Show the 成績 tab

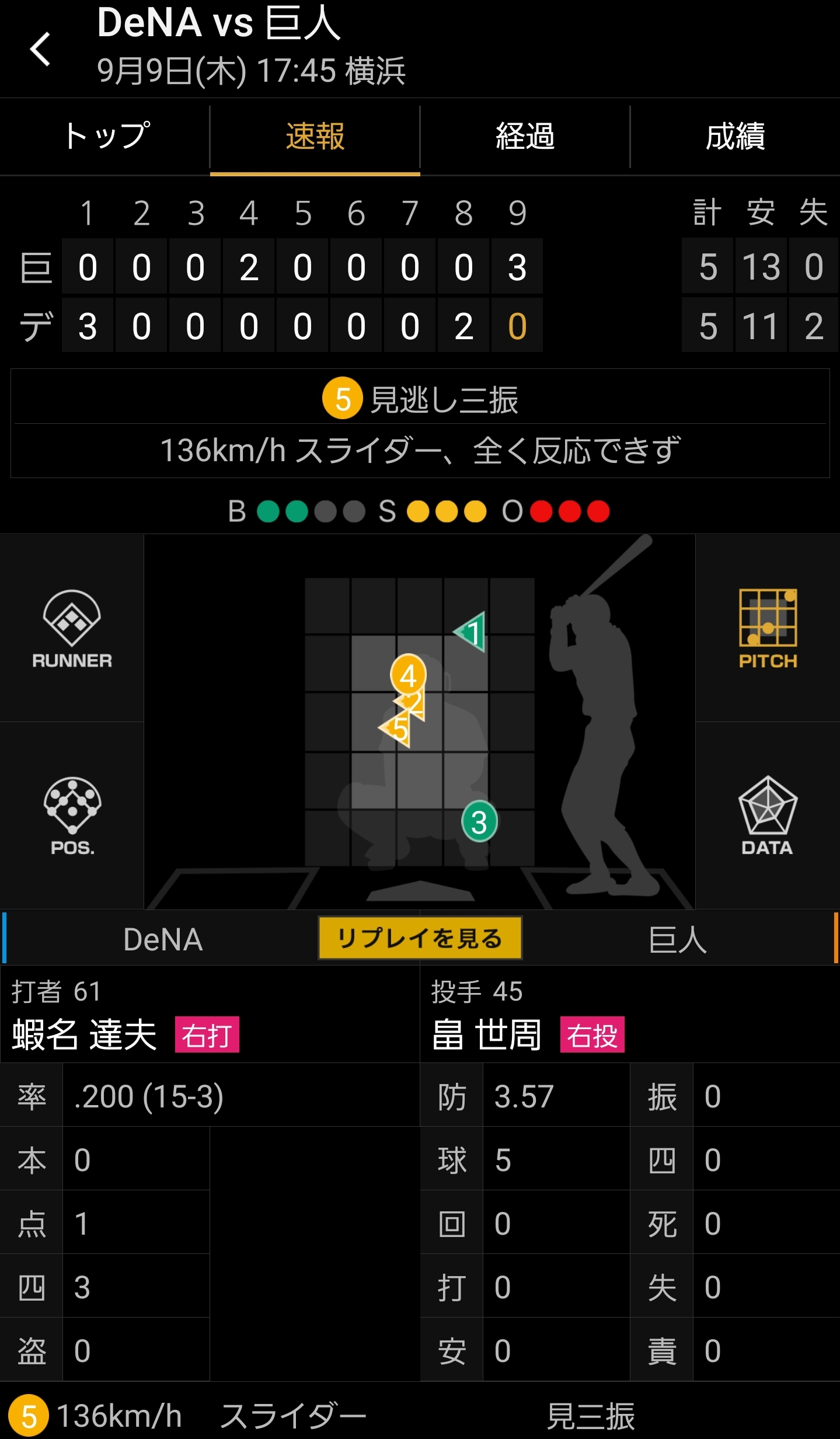(x=735, y=137)
